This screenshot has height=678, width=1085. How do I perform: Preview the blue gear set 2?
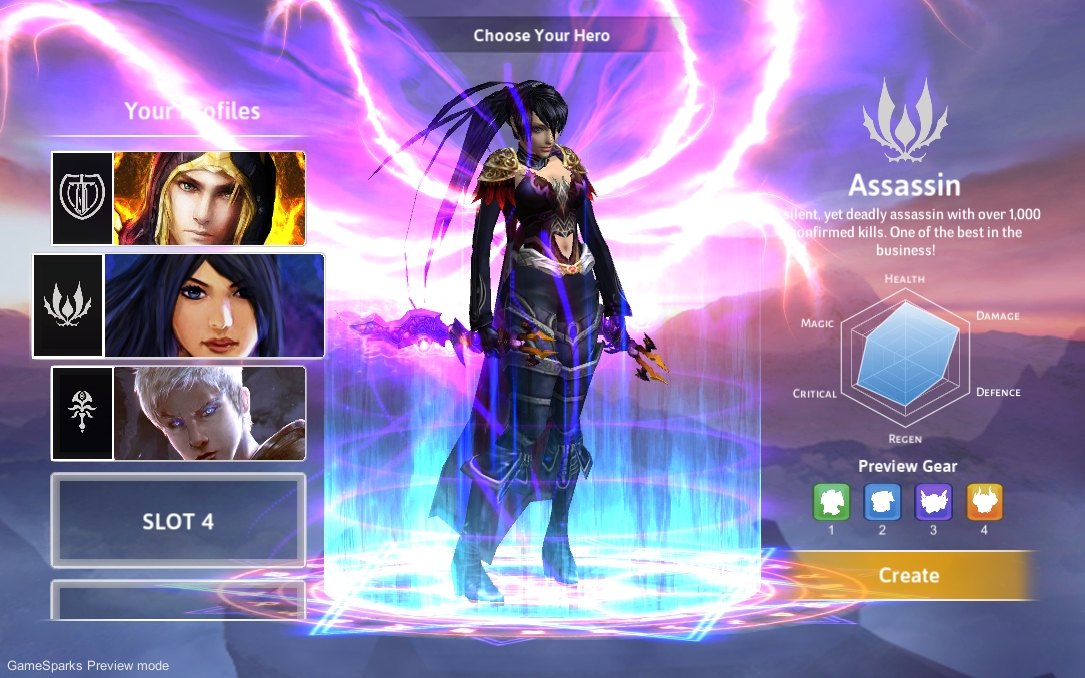[882, 502]
